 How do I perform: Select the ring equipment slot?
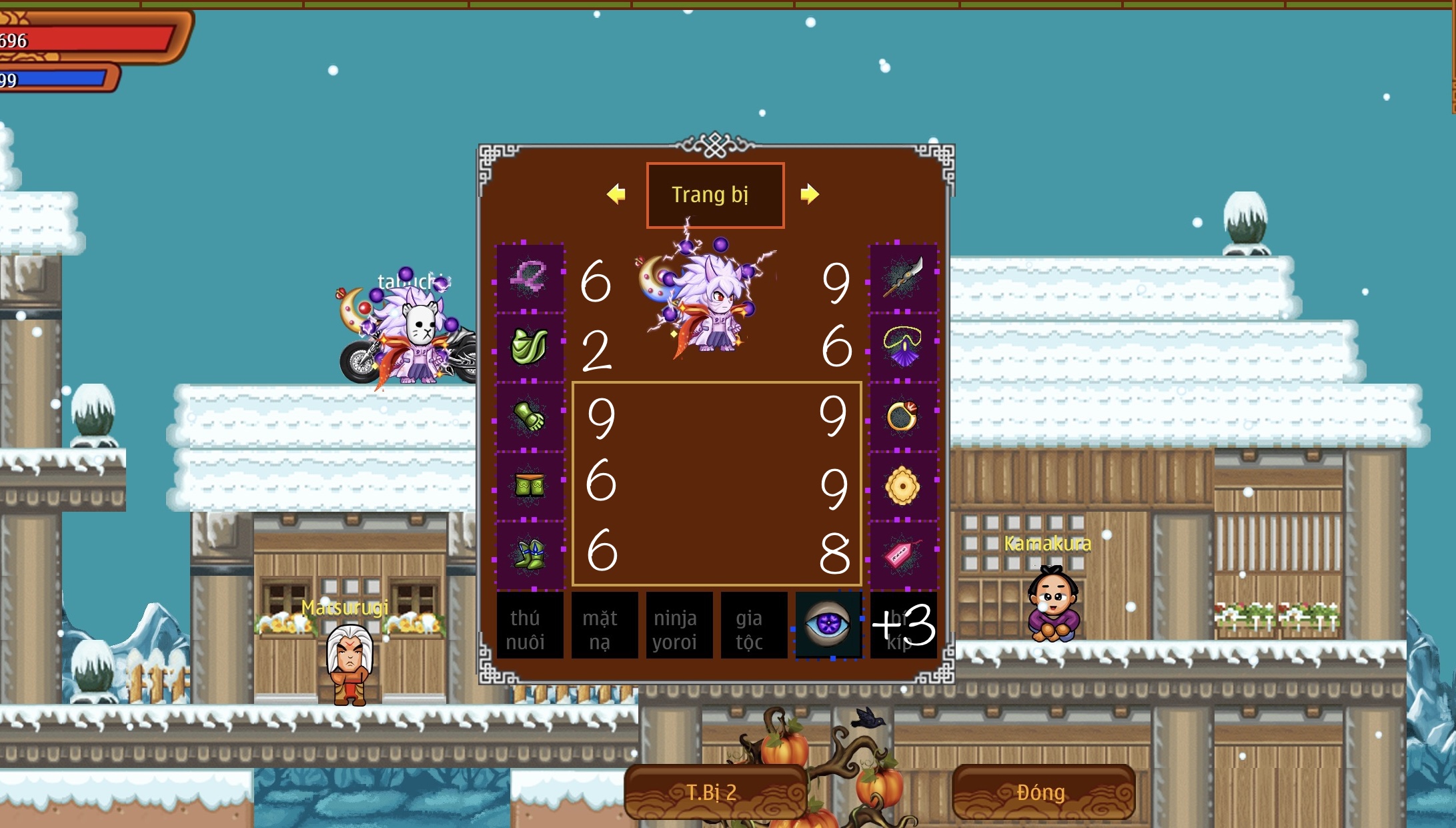[x=903, y=416]
